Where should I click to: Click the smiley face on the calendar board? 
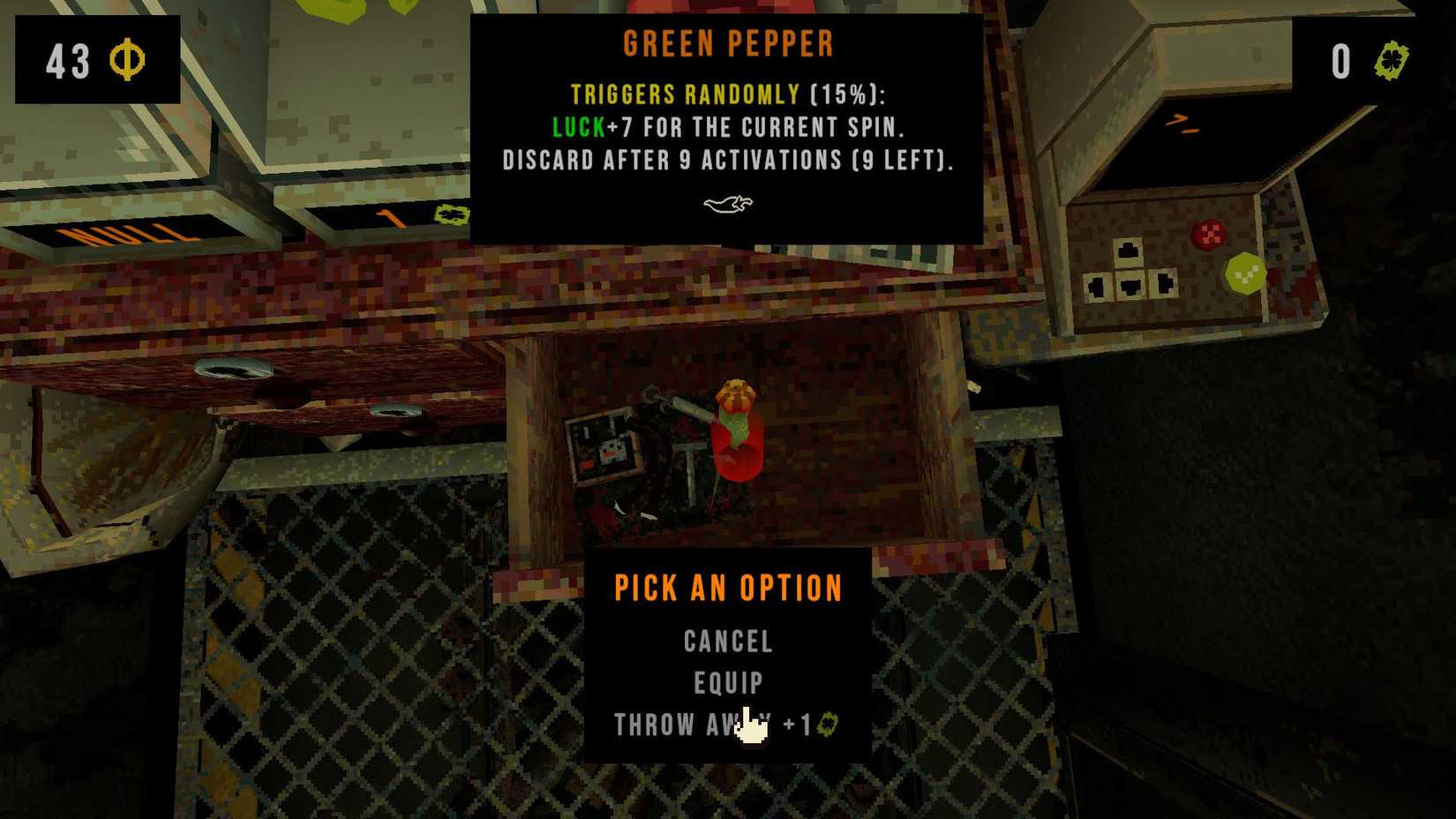pyautogui.click(x=611, y=451)
